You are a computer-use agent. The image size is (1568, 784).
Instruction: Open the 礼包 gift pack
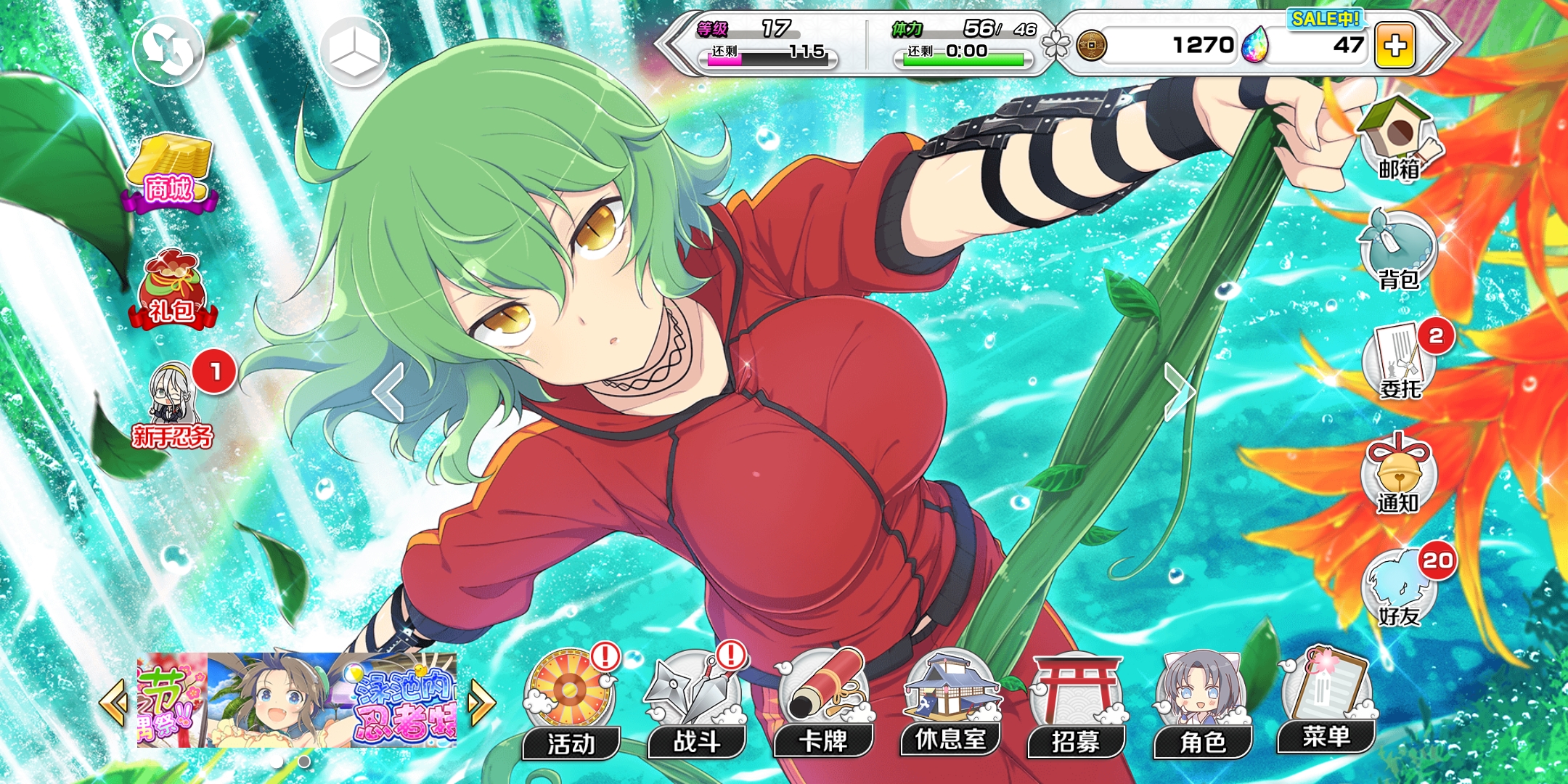pyautogui.click(x=172, y=290)
